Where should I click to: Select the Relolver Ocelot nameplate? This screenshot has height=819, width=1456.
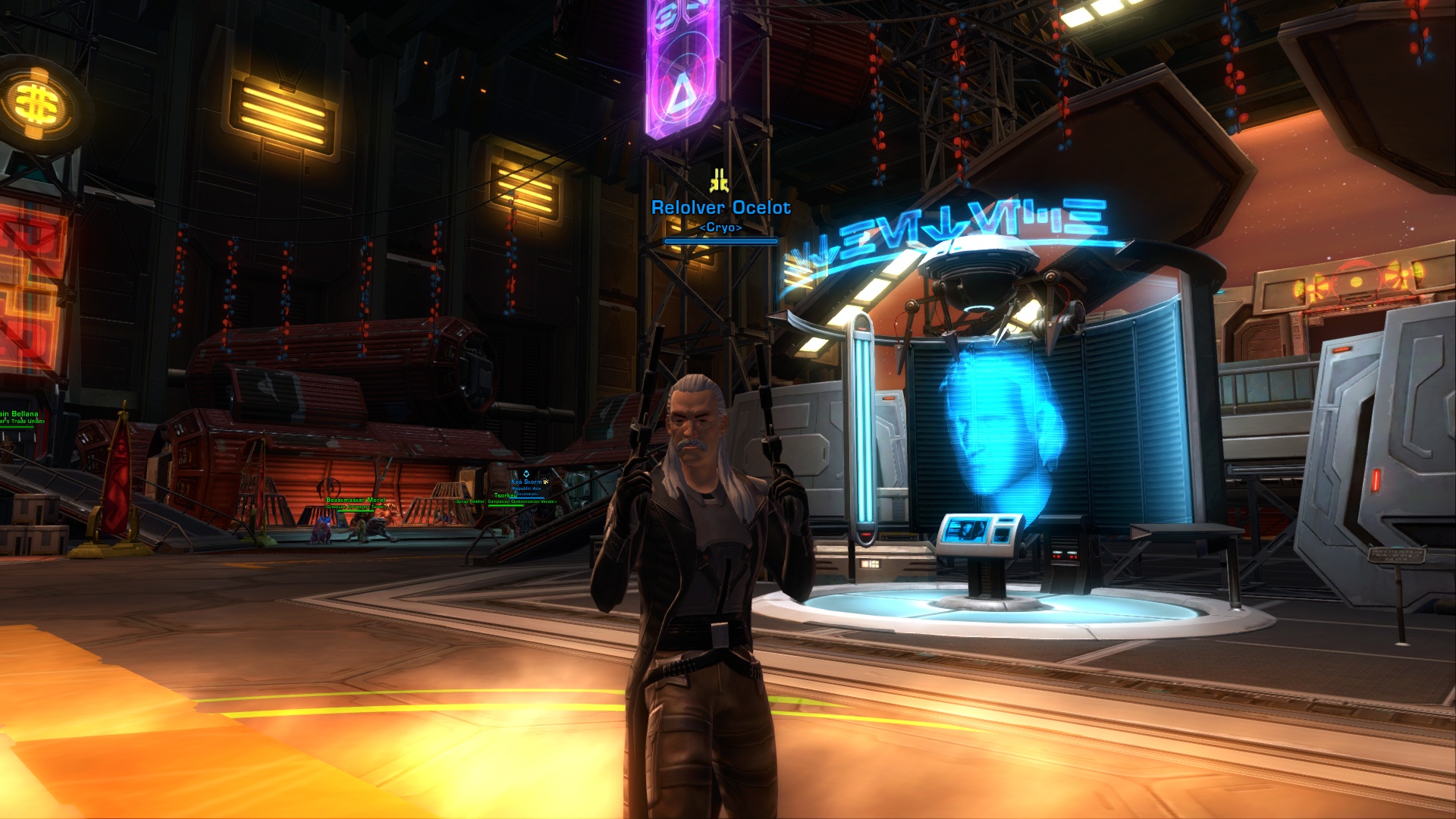coord(720,208)
